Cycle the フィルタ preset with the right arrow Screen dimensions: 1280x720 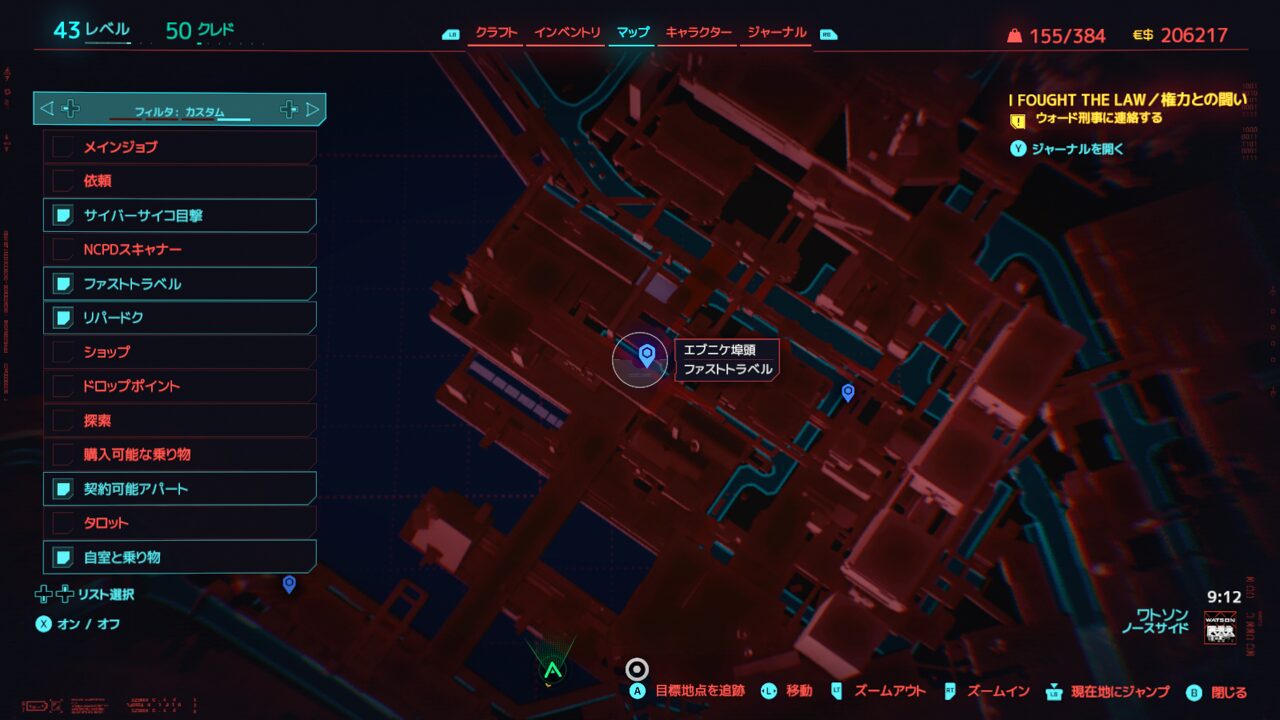point(312,109)
